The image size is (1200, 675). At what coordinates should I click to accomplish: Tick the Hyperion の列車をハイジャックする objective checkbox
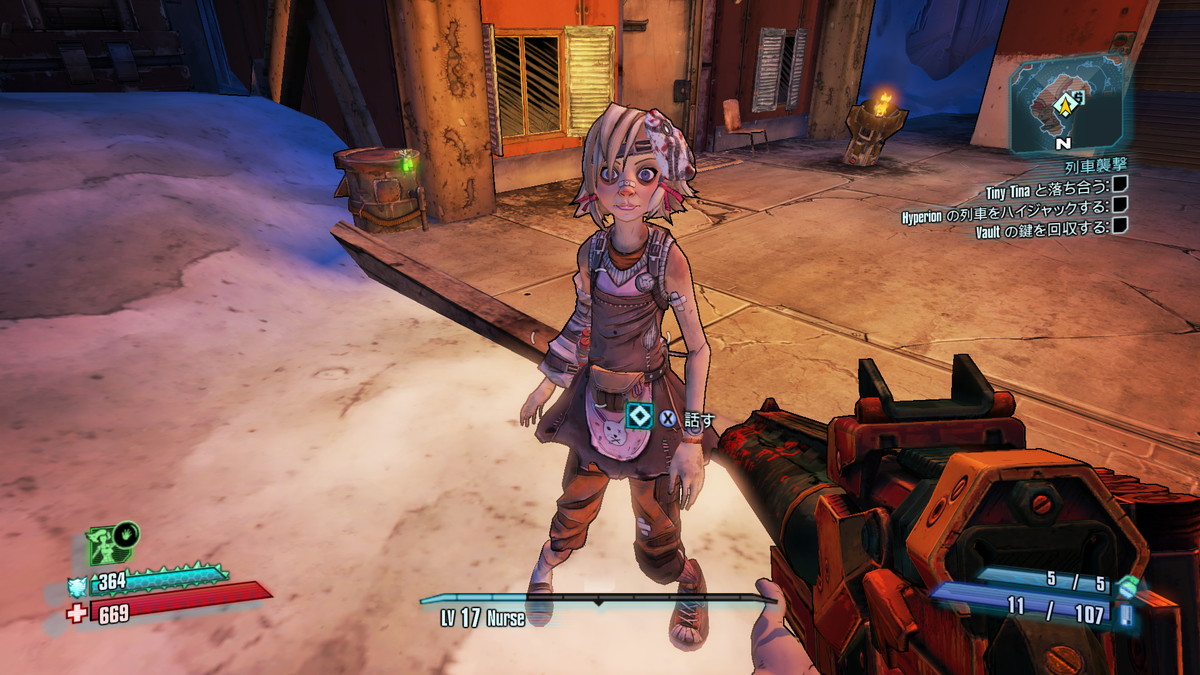(x=1120, y=205)
